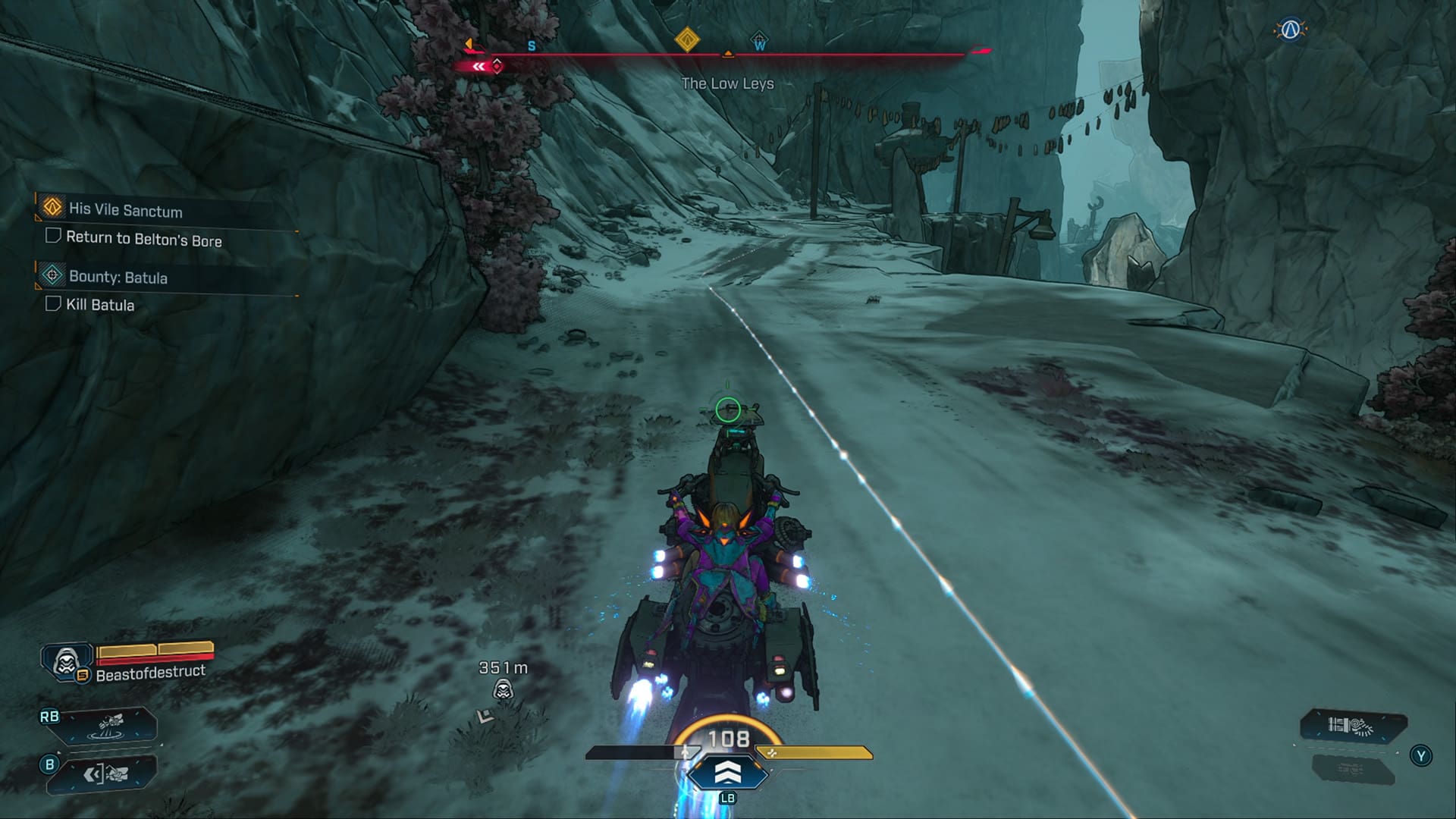The width and height of the screenshot is (1456, 819).
Task: Click the S direction label on the compass
Action: click(531, 45)
